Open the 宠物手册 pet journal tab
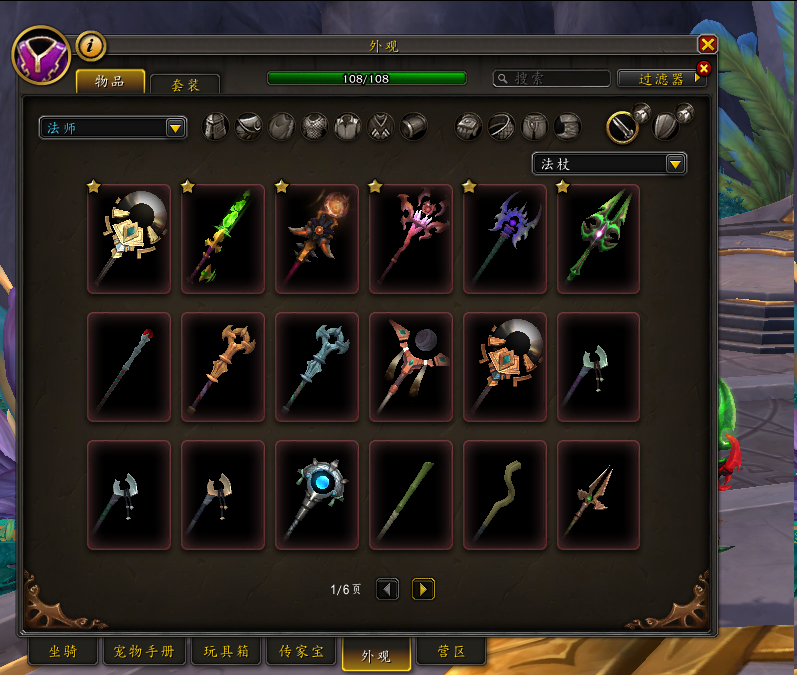The height and width of the screenshot is (675, 797). [144, 652]
